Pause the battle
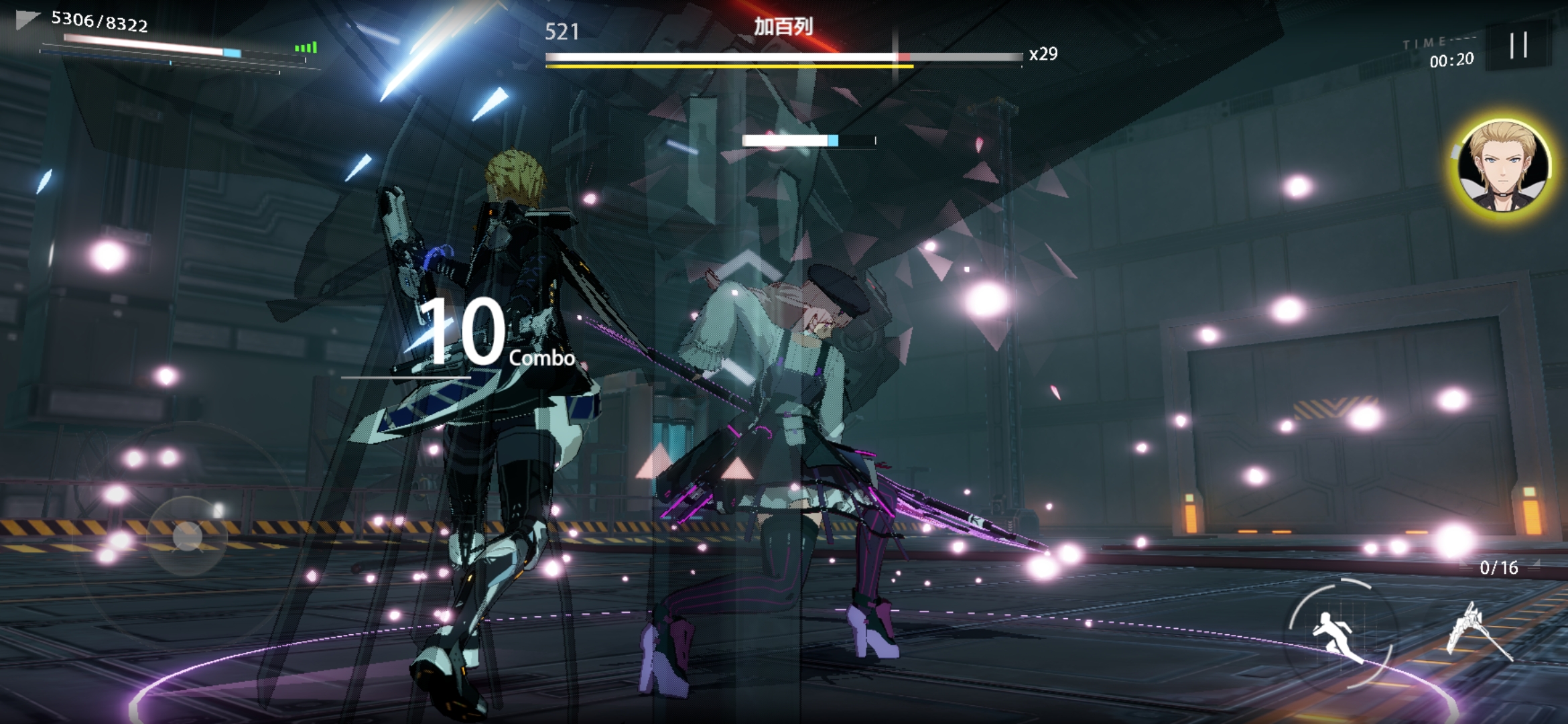The width and height of the screenshot is (1568, 724). [x=1518, y=46]
